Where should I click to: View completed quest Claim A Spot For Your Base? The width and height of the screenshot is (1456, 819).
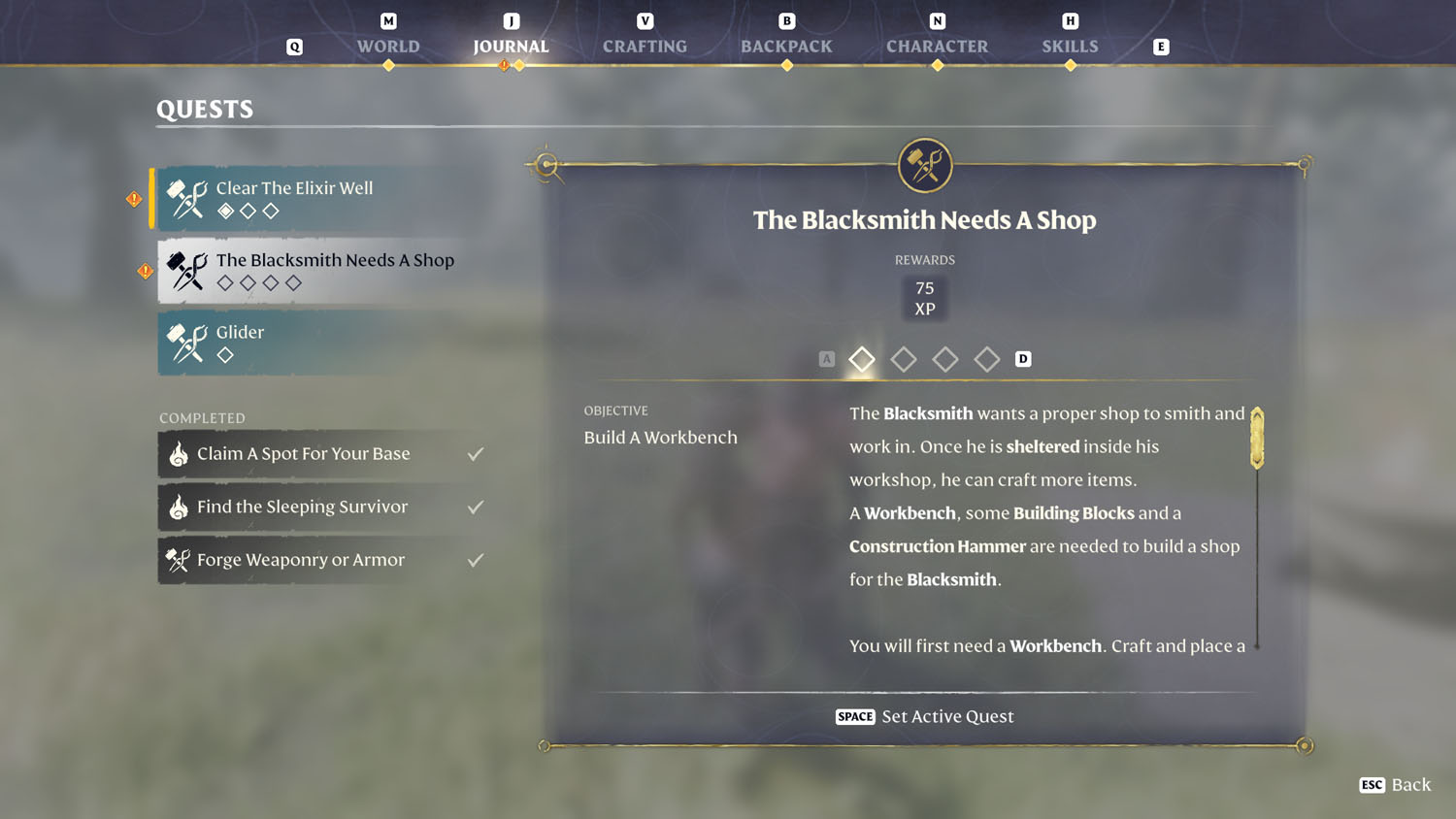click(x=322, y=454)
